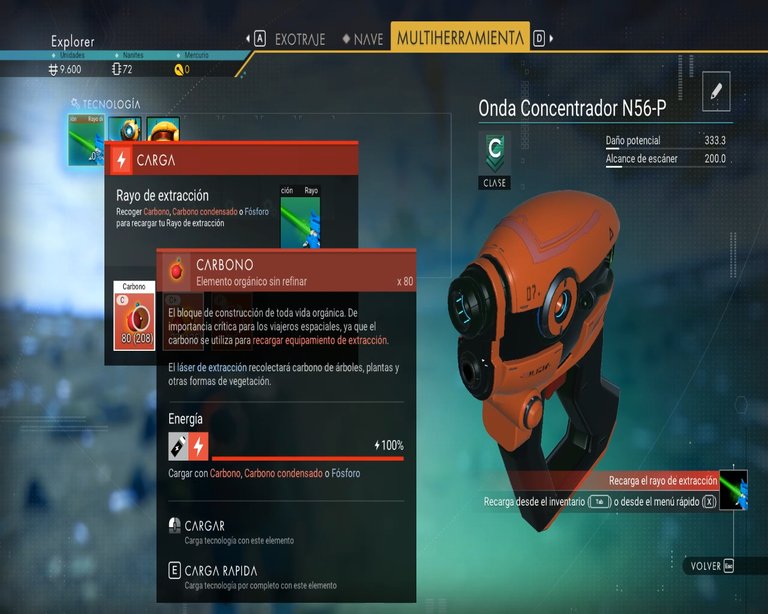This screenshot has width=768, height=614.
Task: Click the class C badge icon
Action: pyautogui.click(x=494, y=151)
